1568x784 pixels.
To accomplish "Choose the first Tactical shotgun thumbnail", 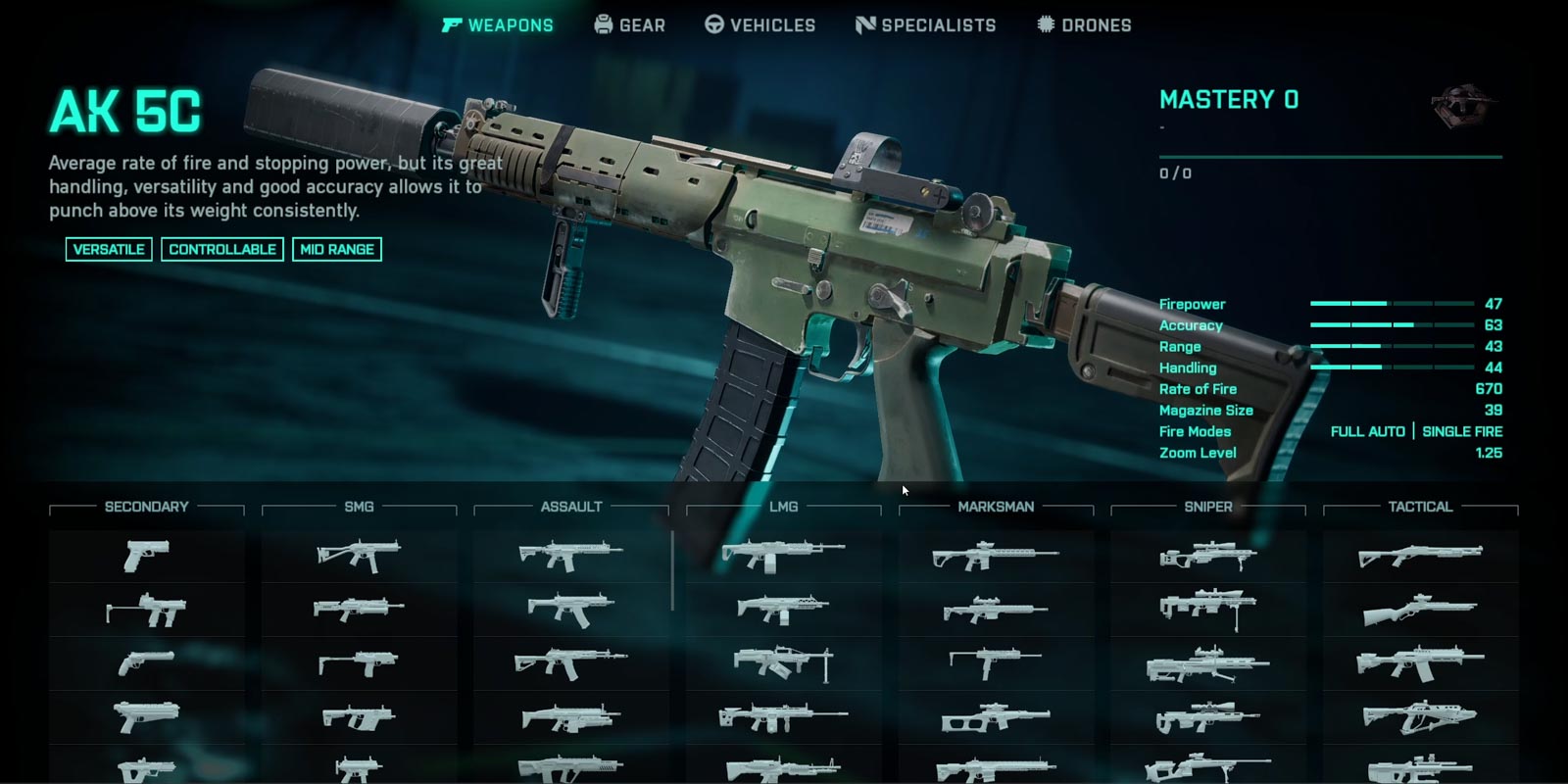I will click(x=1420, y=556).
